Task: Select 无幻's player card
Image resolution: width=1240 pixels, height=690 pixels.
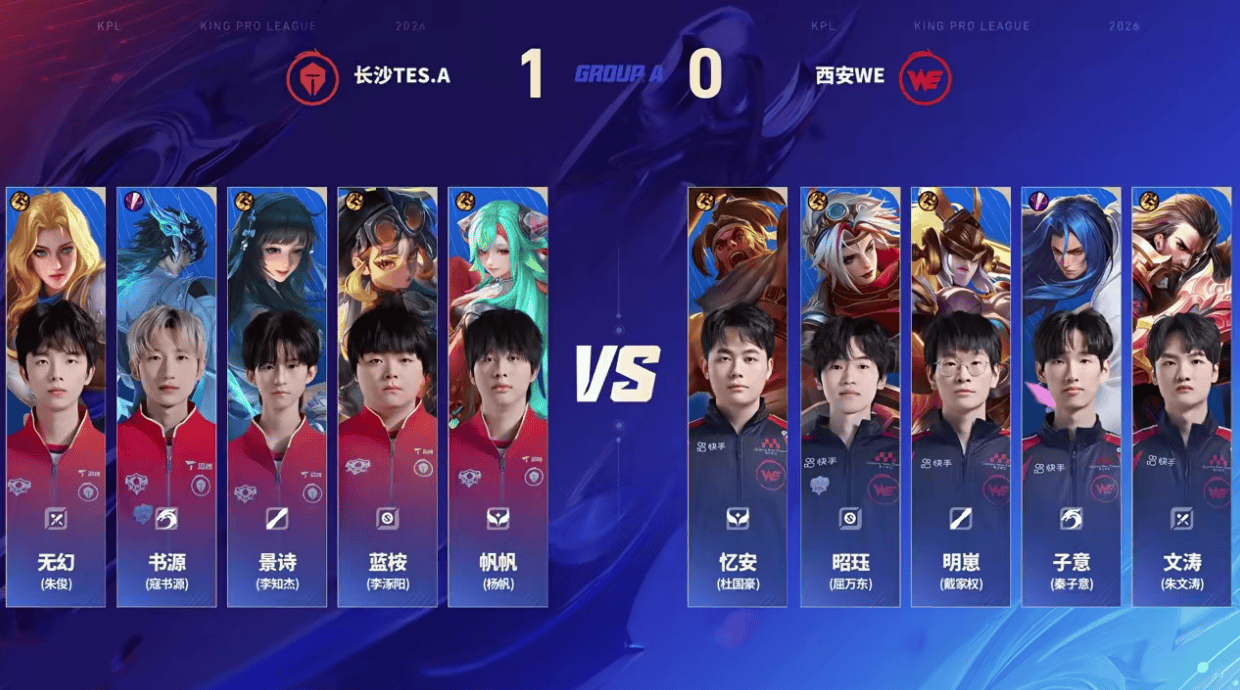Action: point(56,397)
